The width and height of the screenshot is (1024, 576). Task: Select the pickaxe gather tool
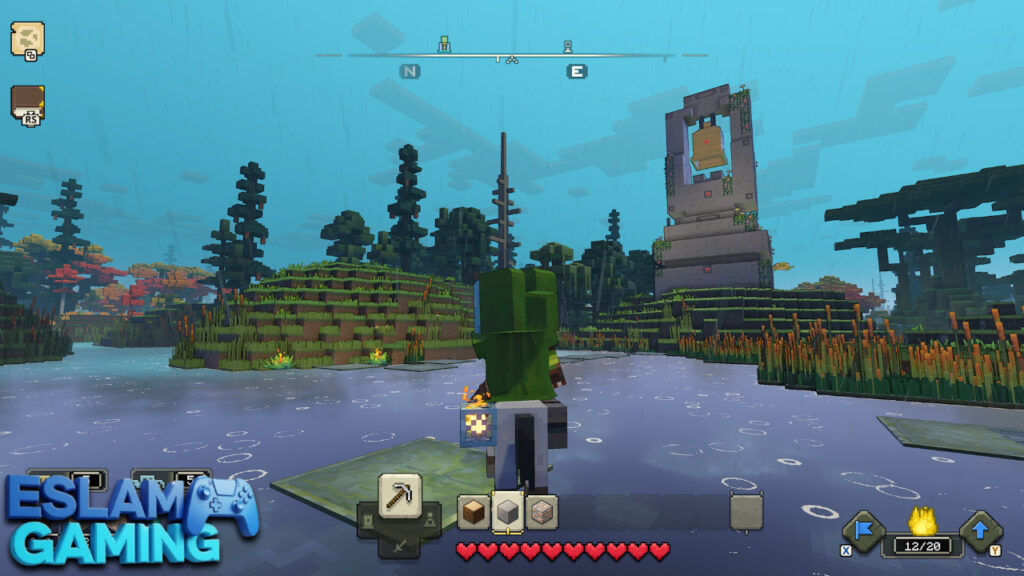[400, 495]
